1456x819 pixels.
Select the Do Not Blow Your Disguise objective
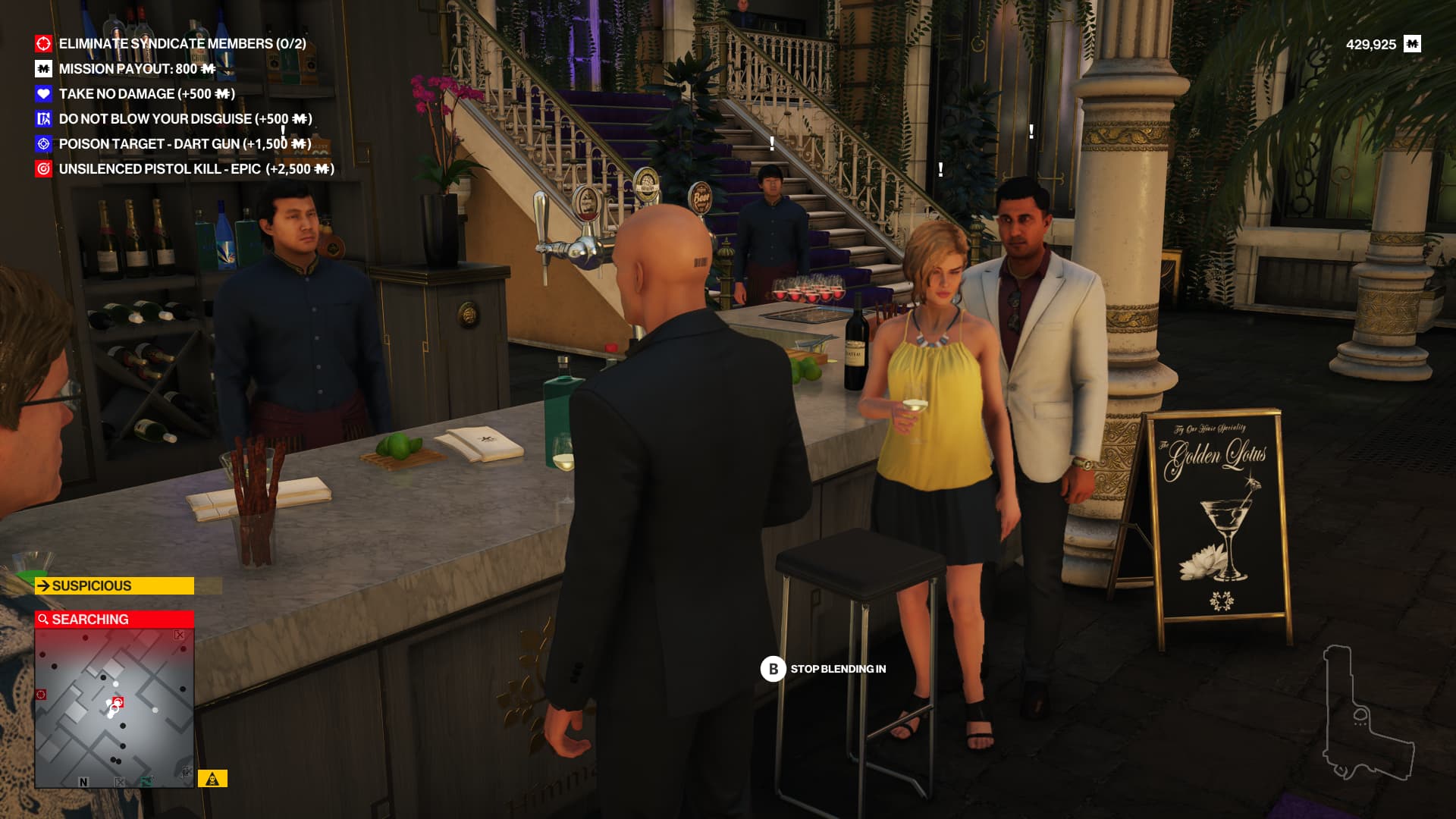coord(185,119)
